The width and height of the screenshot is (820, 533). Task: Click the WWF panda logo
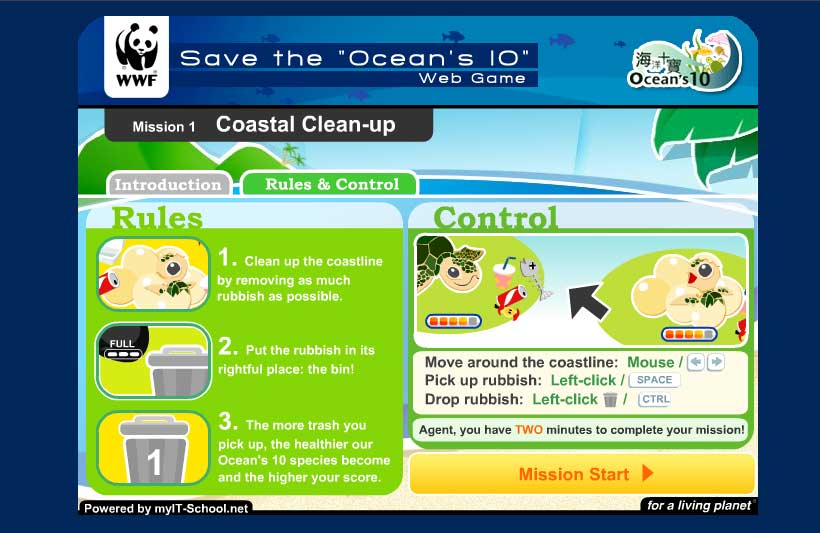coord(136,59)
